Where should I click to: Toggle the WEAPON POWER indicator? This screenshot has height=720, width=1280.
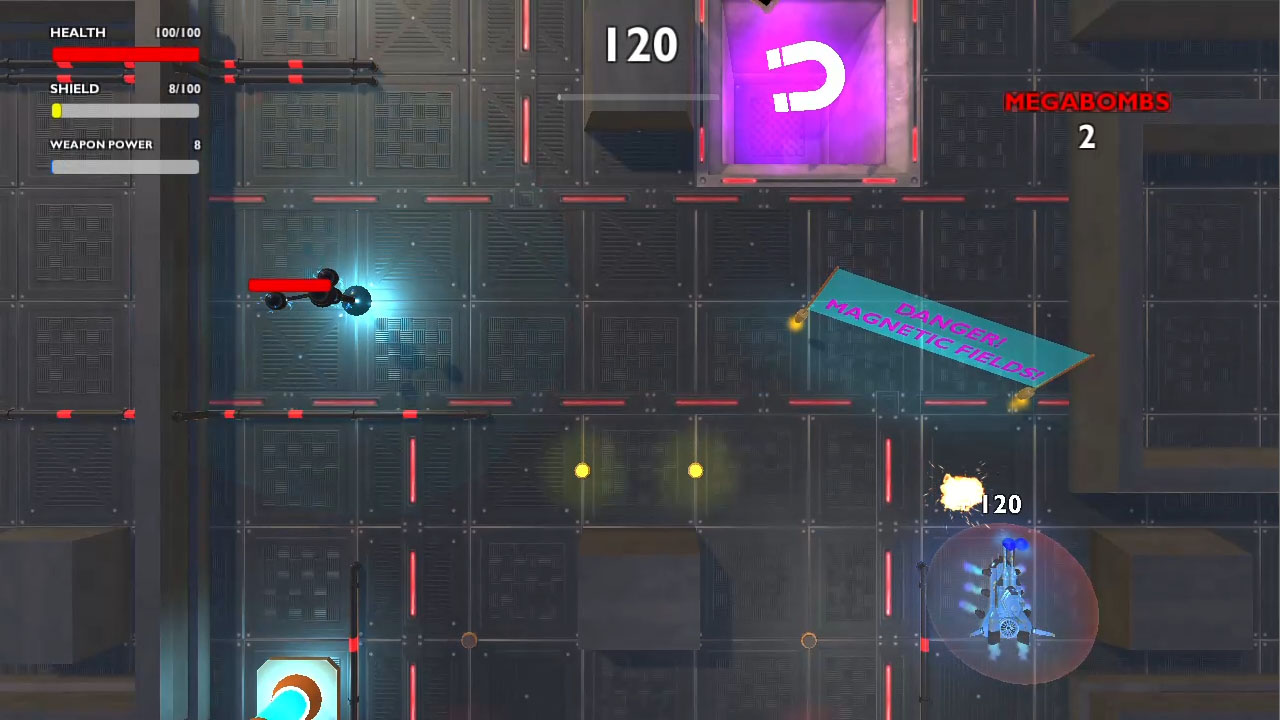(x=125, y=167)
